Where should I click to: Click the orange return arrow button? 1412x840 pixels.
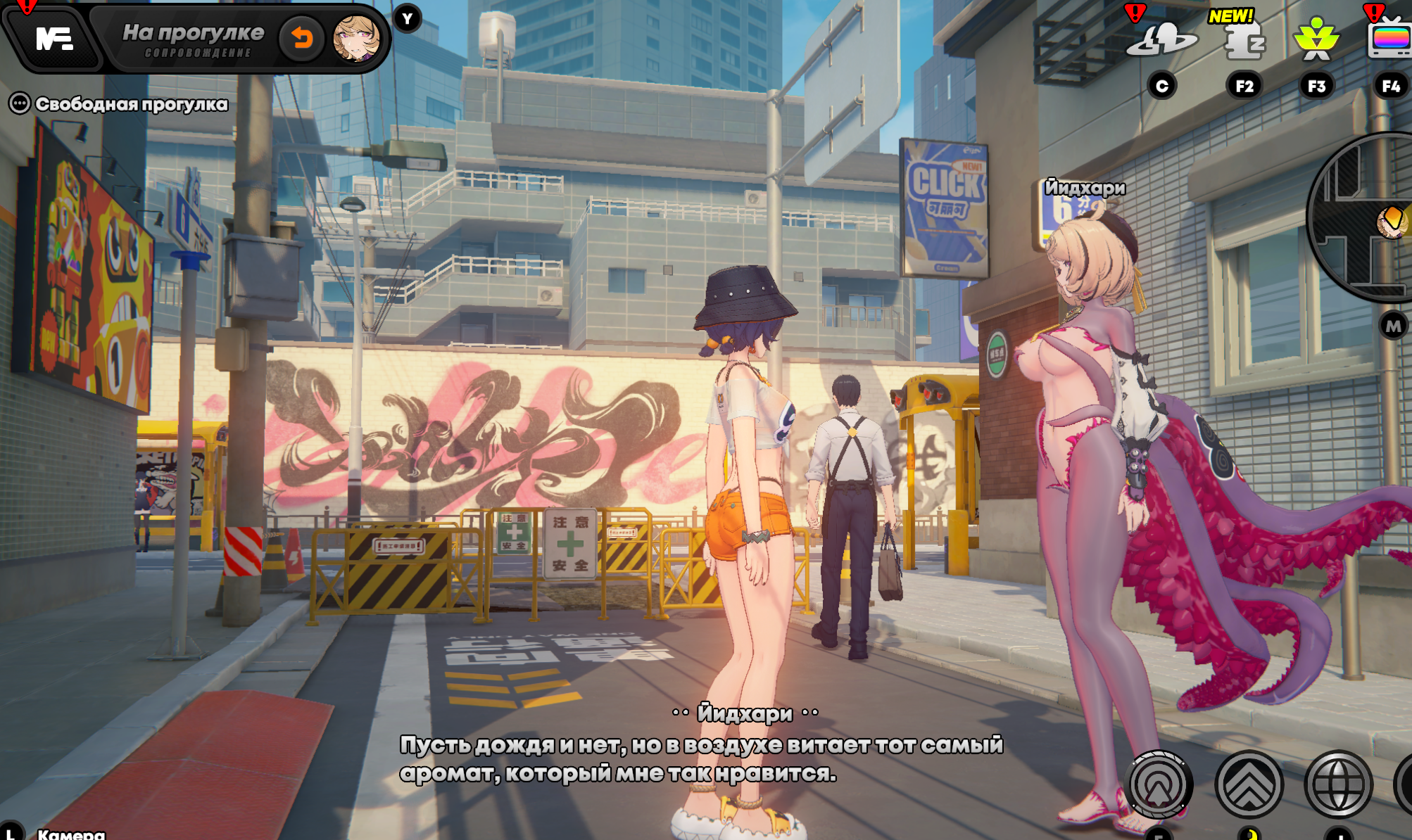point(302,38)
